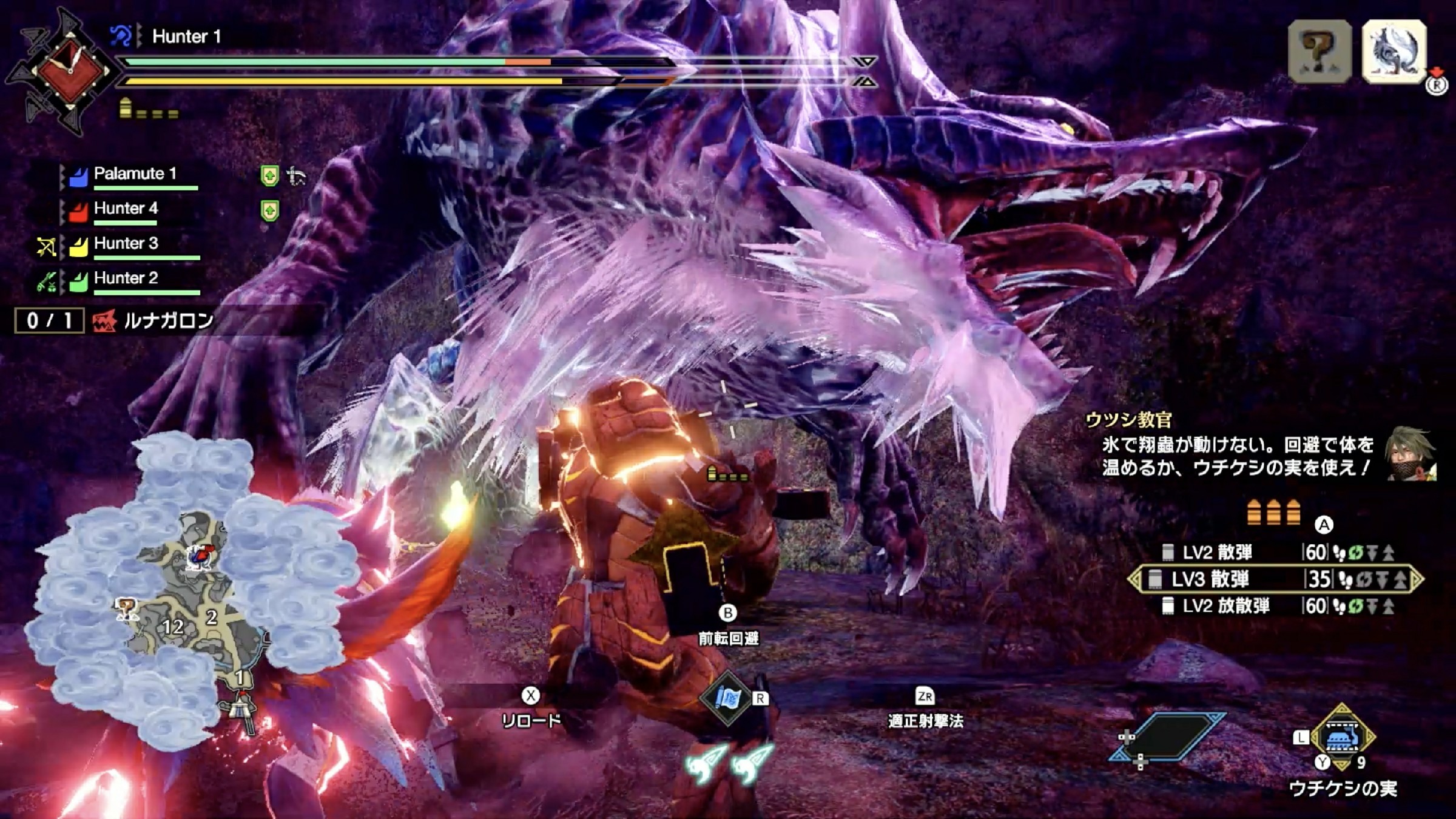
Task: Pick Hunter 2 party member row
Action: (x=126, y=278)
